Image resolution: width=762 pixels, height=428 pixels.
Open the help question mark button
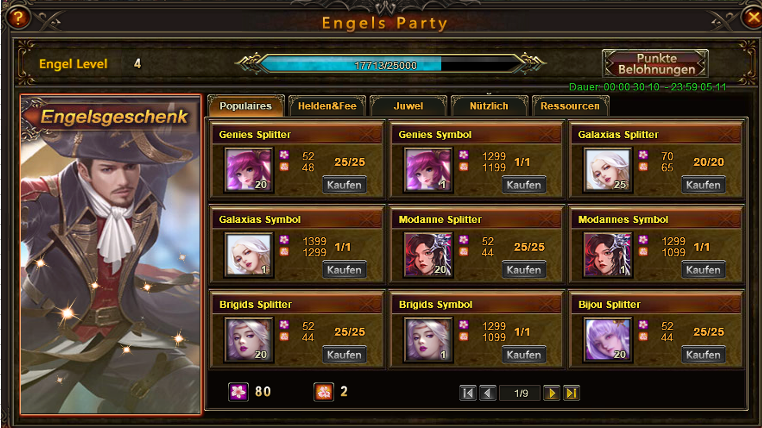[x=15, y=17]
